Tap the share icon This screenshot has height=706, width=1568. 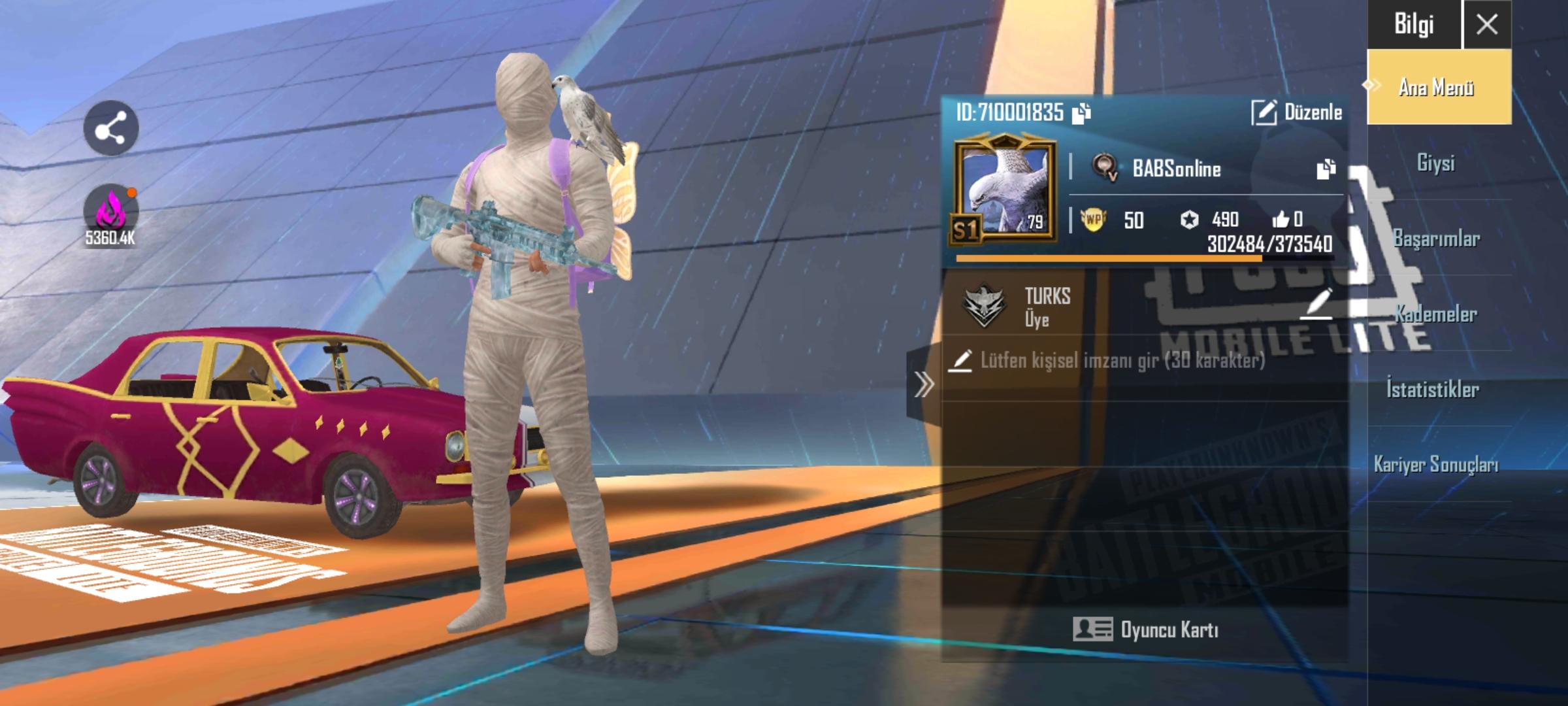[x=110, y=128]
